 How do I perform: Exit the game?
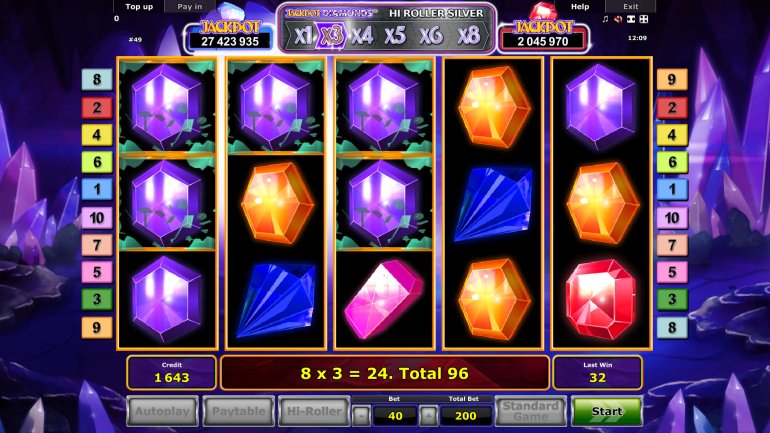(631, 6)
